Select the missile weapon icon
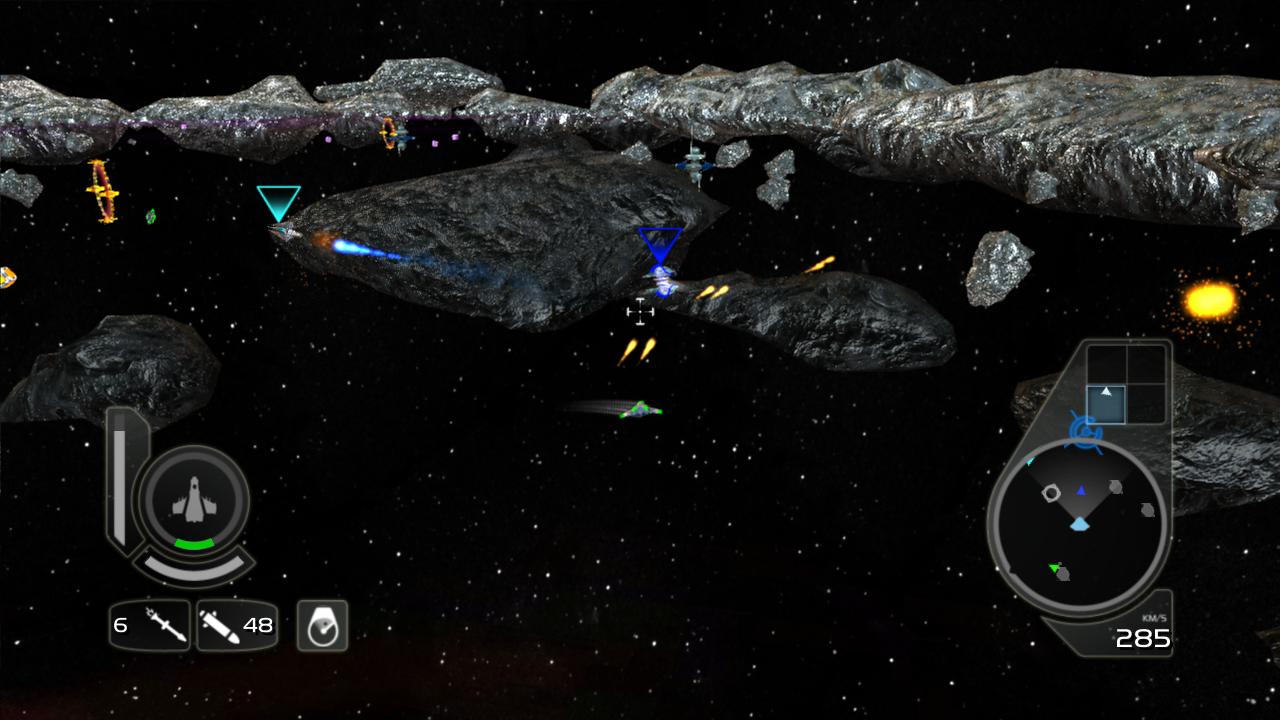Viewport: 1280px width, 720px height. click(163, 626)
